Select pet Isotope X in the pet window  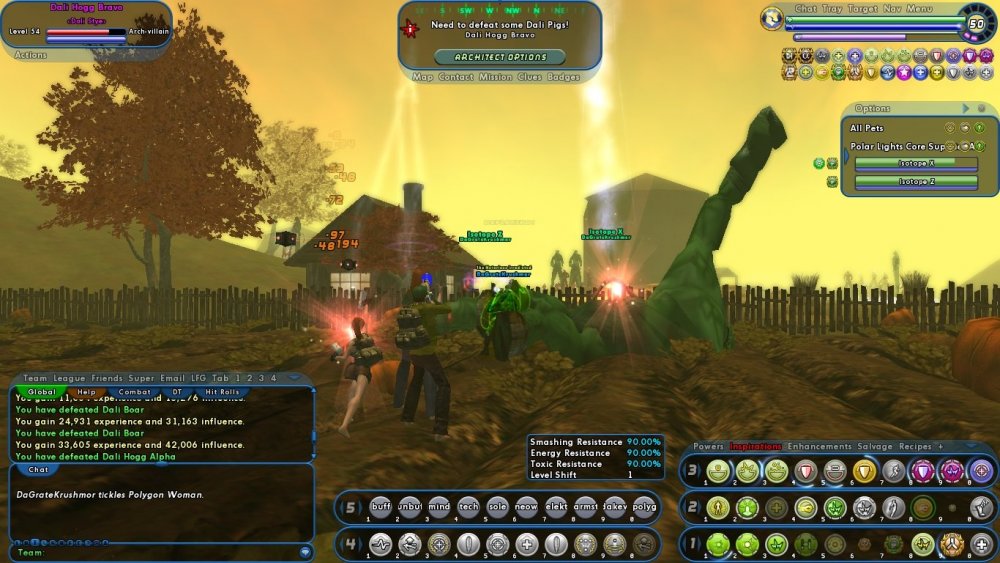point(916,163)
